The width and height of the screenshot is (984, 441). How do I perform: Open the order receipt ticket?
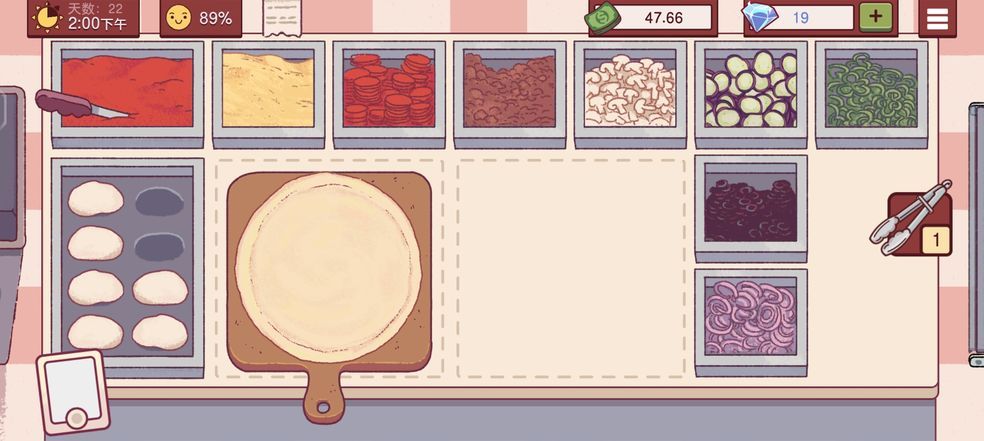click(285, 17)
